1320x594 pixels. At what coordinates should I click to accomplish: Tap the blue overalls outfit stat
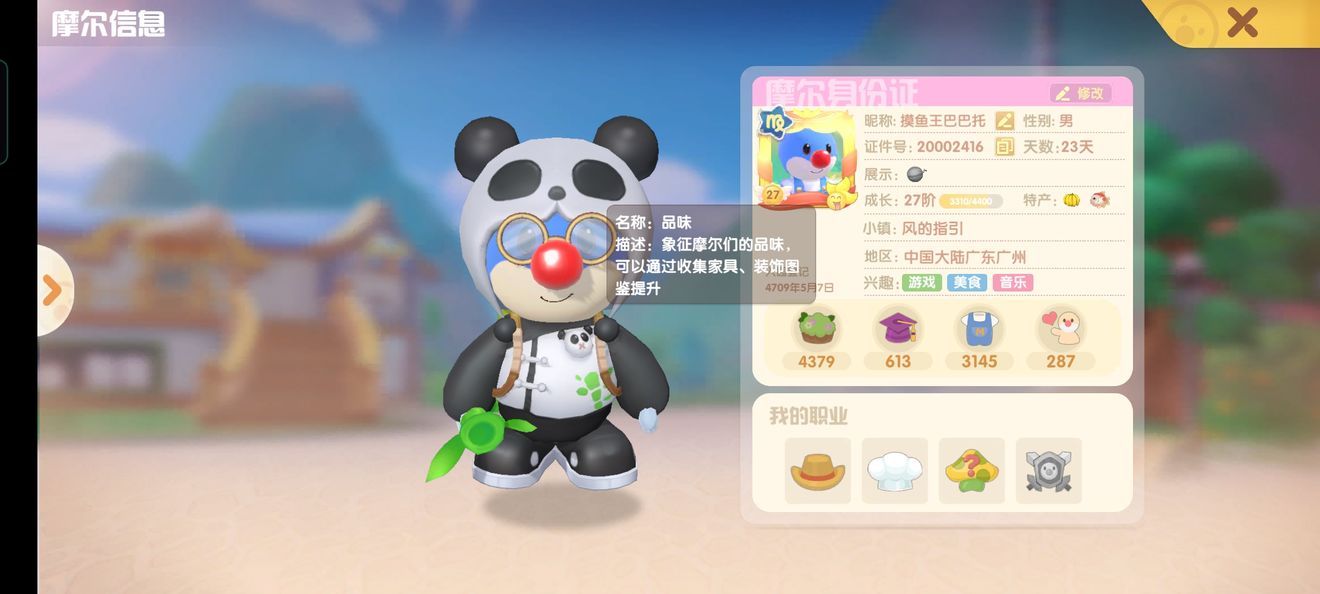click(979, 328)
